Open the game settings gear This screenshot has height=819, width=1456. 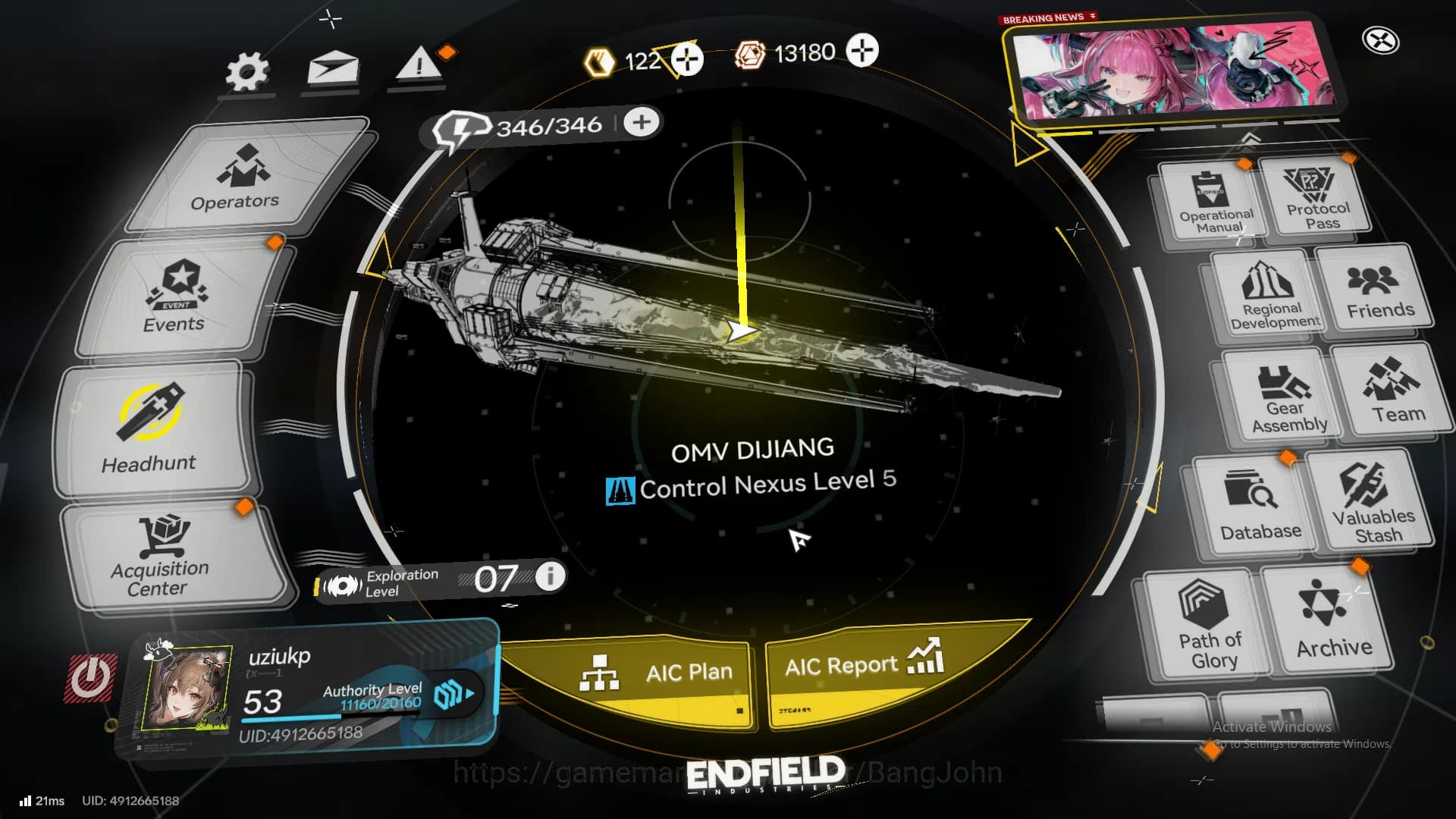coord(246,71)
